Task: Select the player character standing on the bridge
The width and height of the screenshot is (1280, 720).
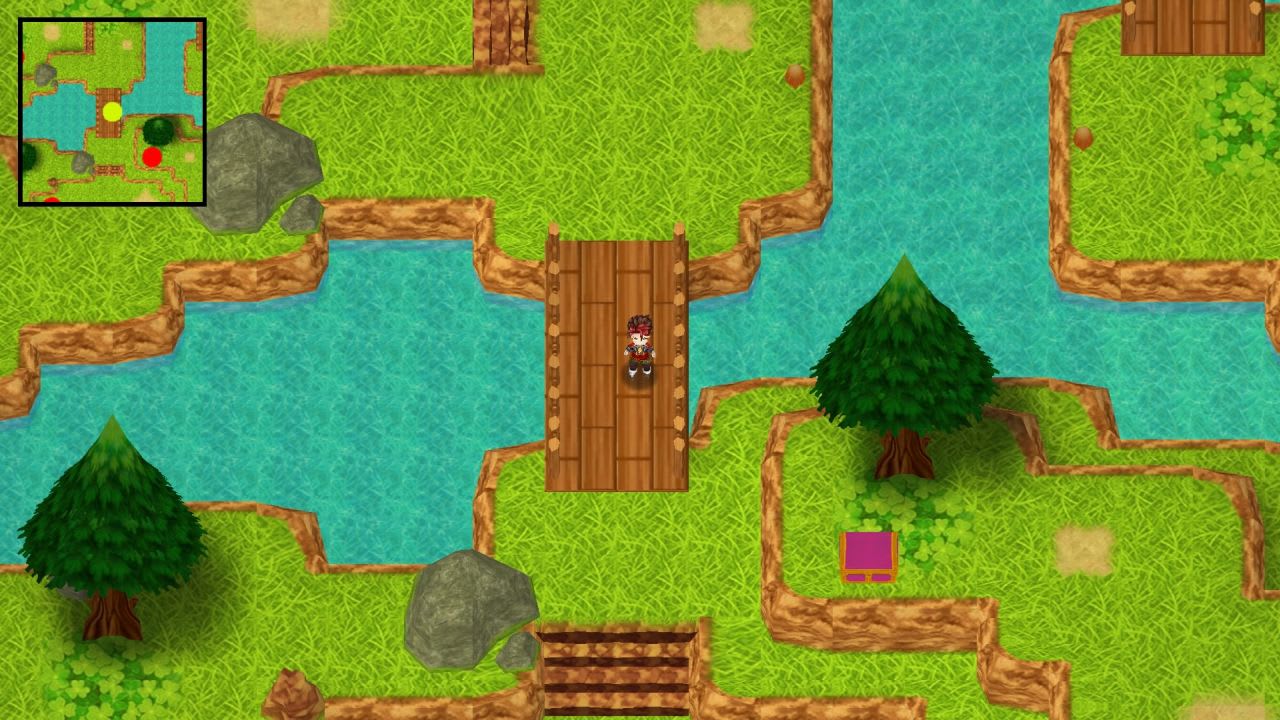Action: tap(640, 350)
